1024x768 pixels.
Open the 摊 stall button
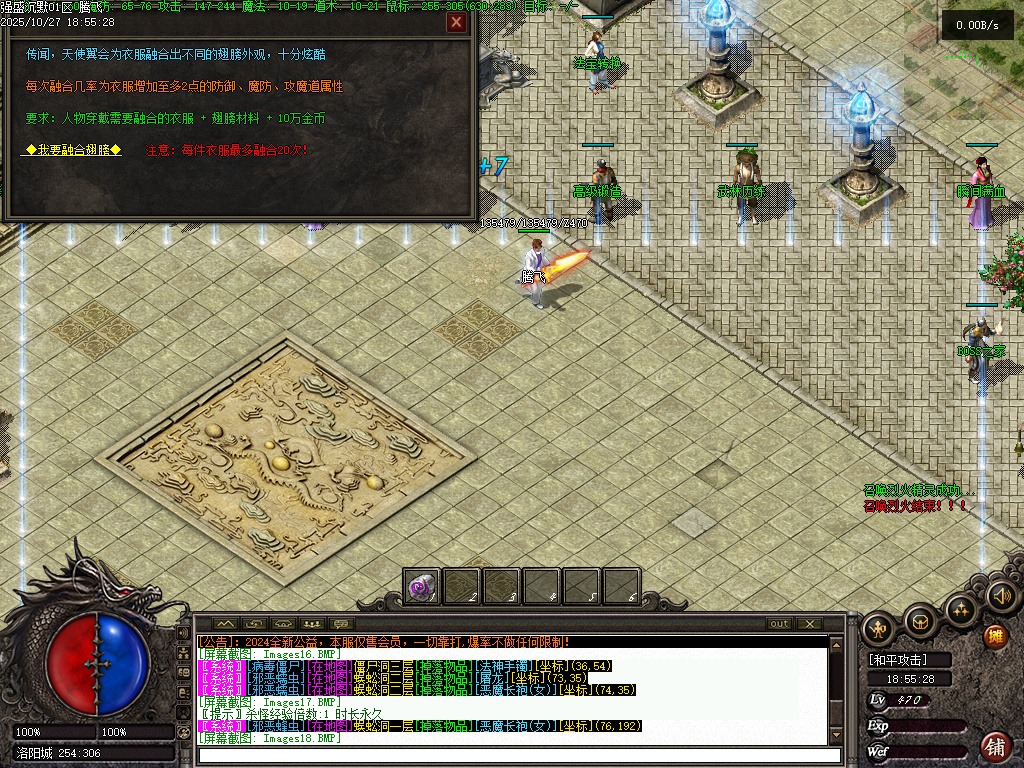[x=995, y=636]
